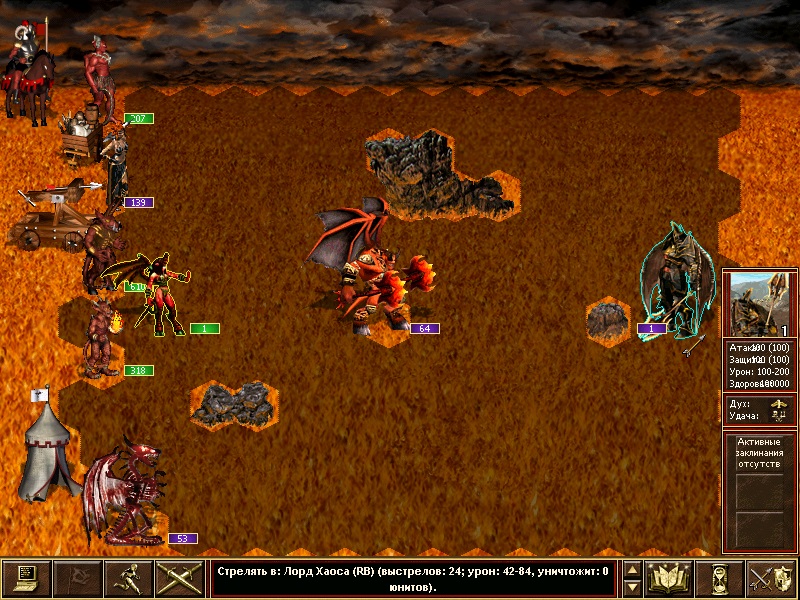The image size is (800, 600).
Task: Click the surrender flag button
Action: (77, 579)
